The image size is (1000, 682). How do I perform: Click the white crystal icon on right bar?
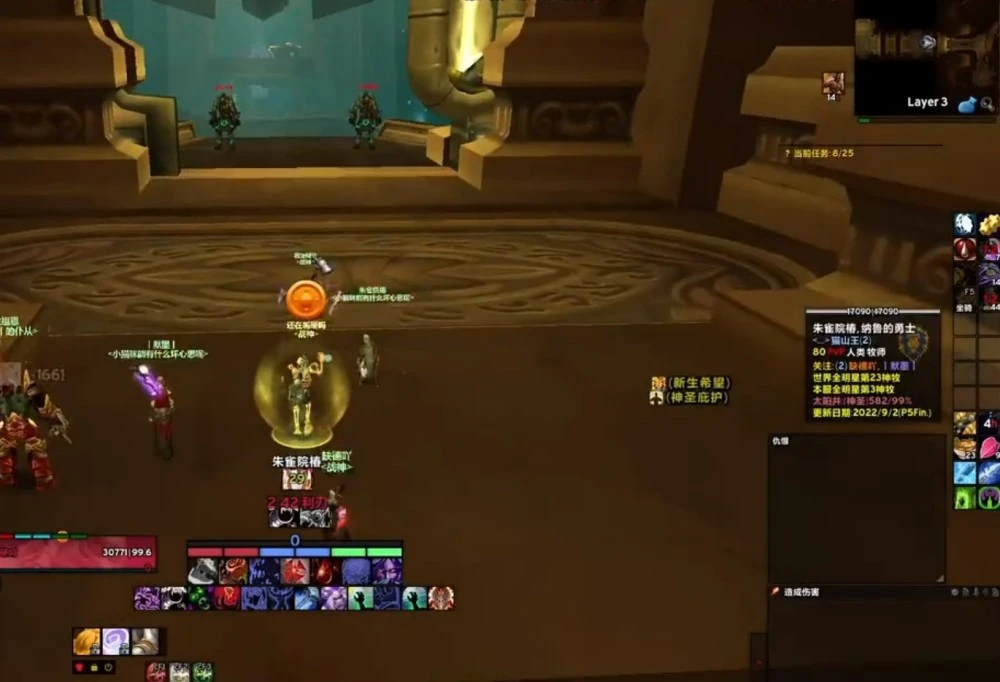pos(964,224)
